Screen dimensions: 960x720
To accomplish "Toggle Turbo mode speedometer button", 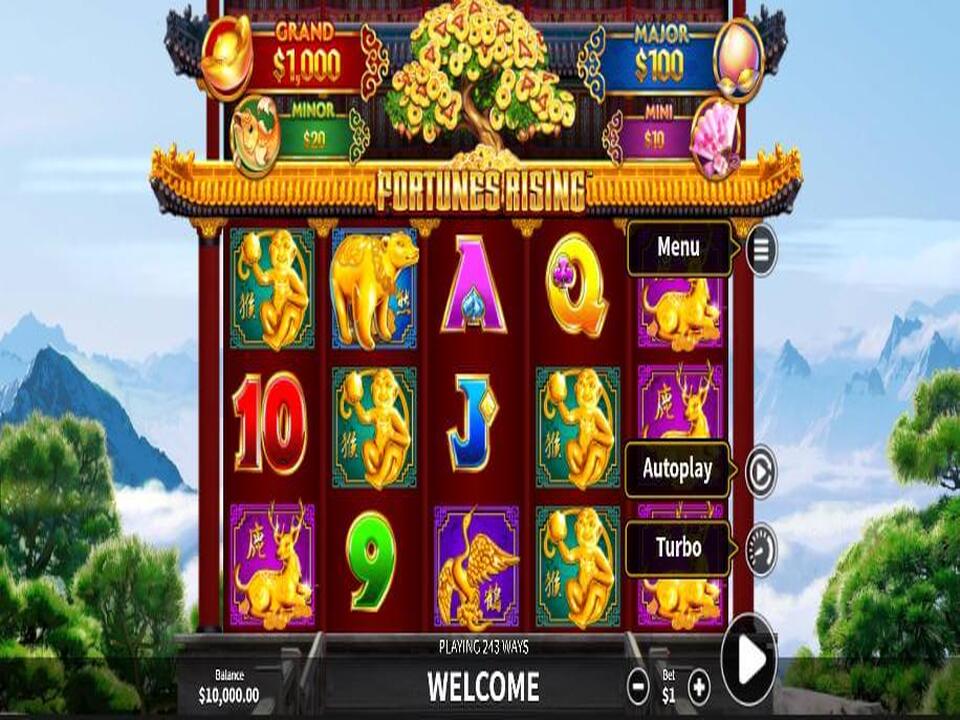I will pyautogui.click(x=761, y=549).
